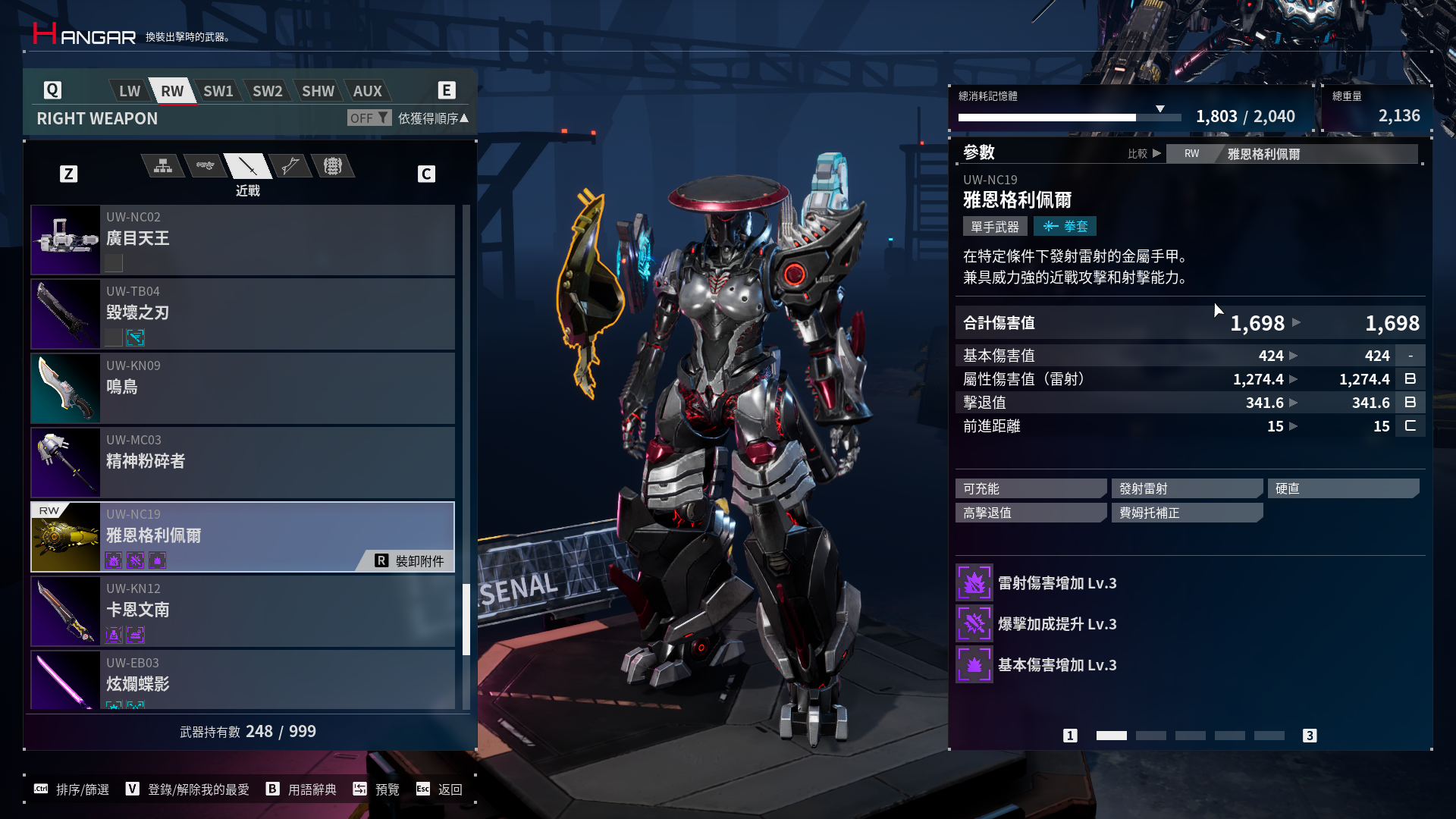Switch to the AUX weapon tab

tap(367, 90)
